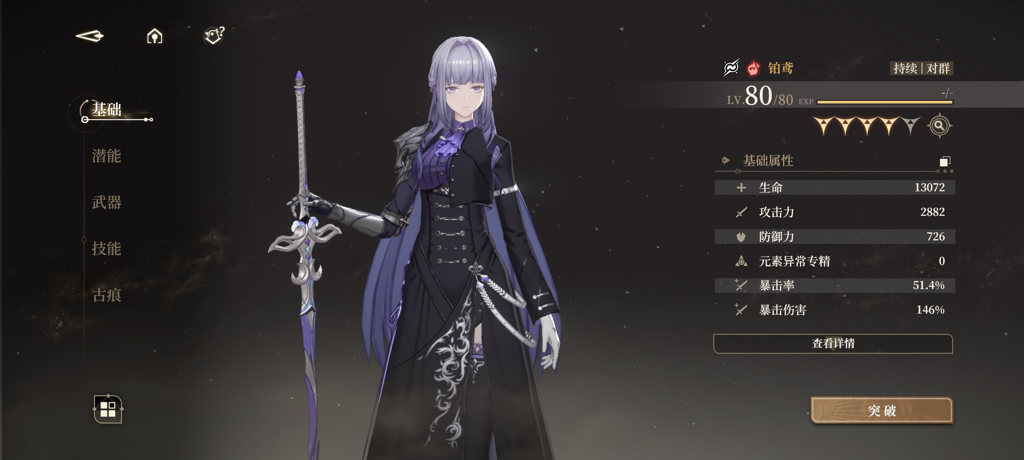
Task: Toggle the 基础属性 panel view icon
Action: (945, 161)
